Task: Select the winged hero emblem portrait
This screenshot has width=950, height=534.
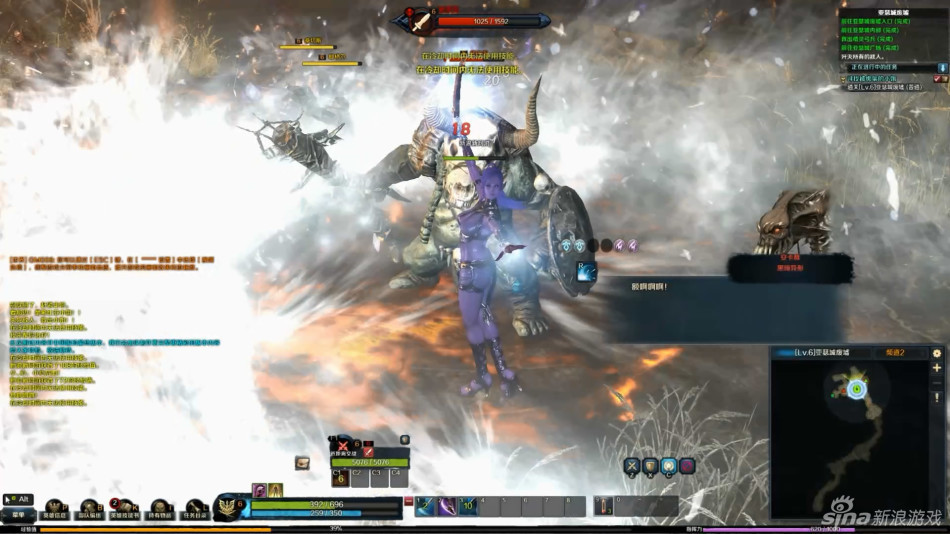Action: [231, 507]
